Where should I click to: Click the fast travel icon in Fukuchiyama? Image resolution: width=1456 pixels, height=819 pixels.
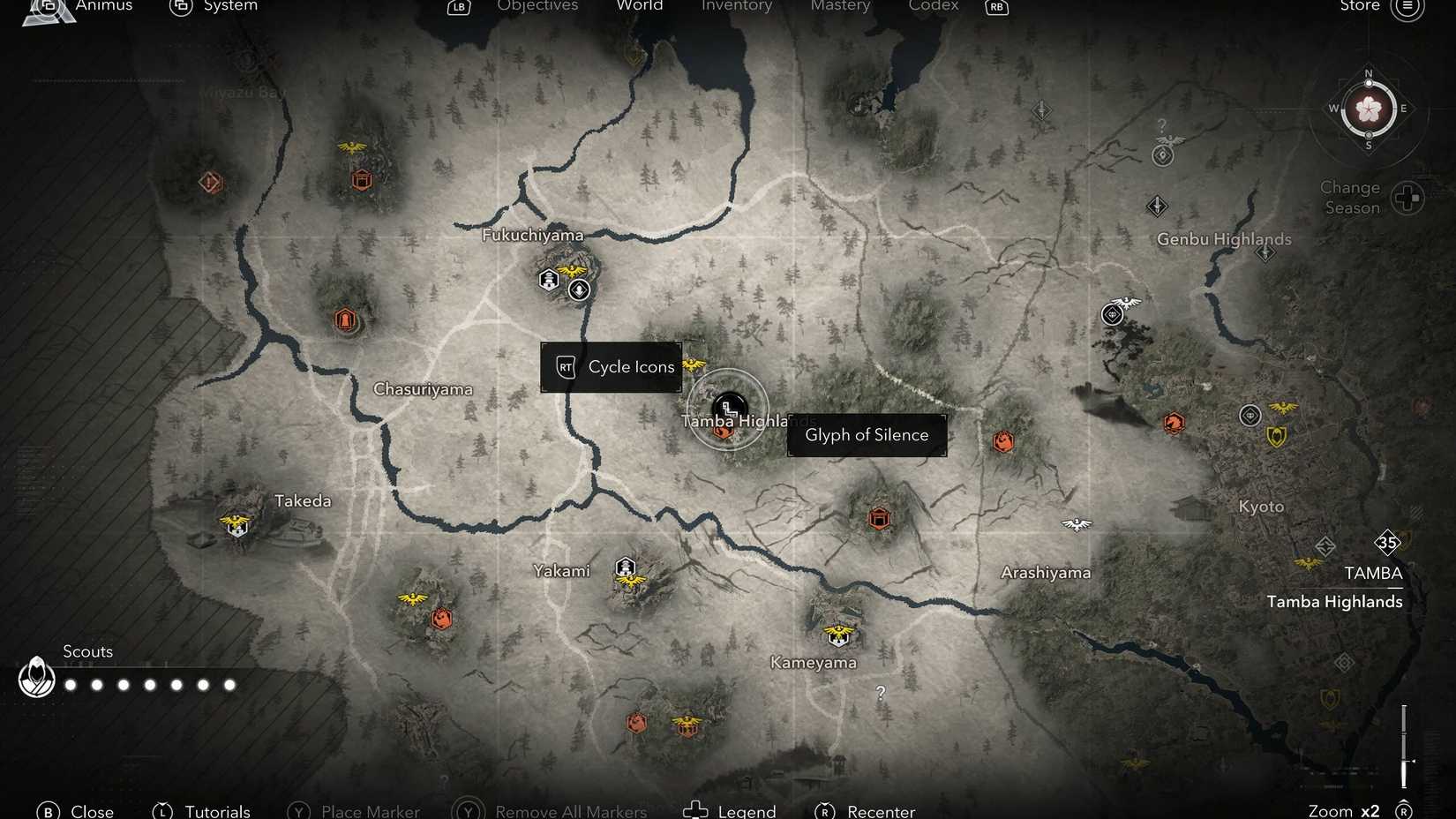(579, 289)
